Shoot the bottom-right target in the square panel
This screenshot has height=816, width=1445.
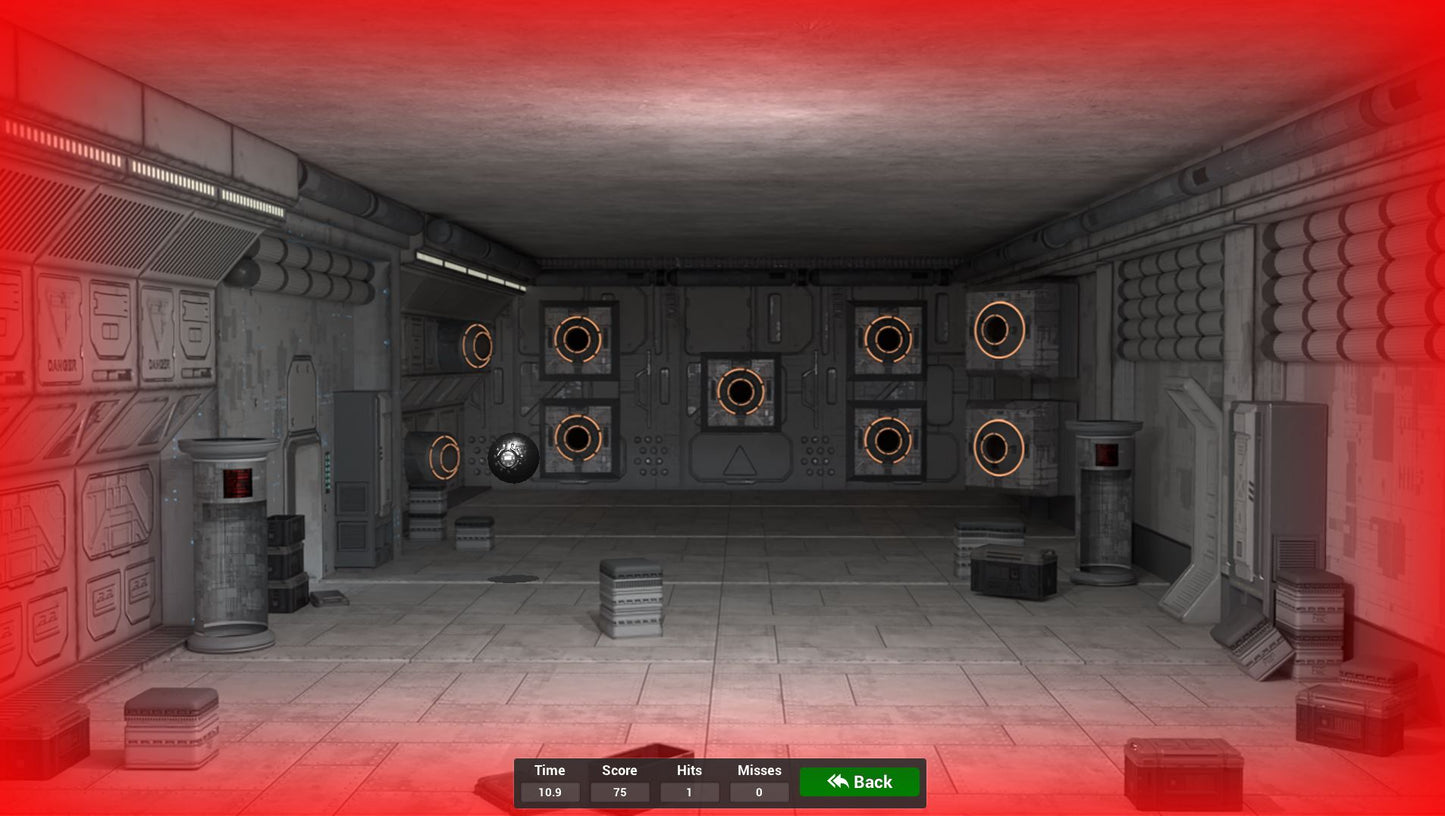[x=888, y=440]
